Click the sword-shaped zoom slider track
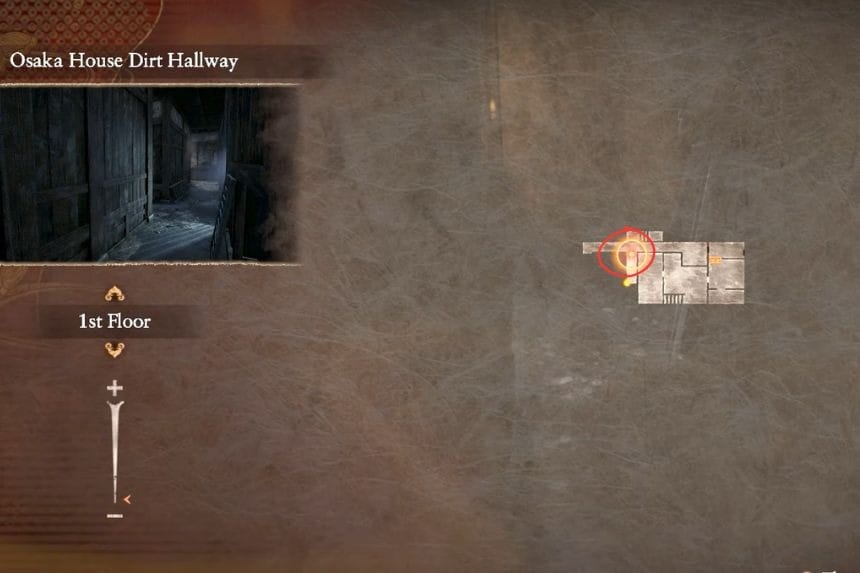Screen dimensions: 860x573 pyautogui.click(x=115, y=450)
